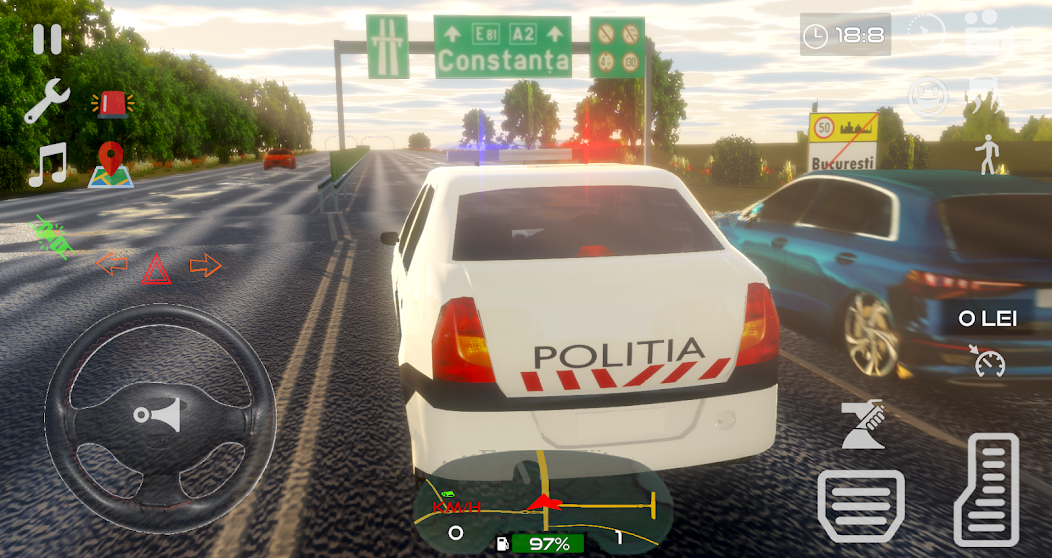Pull the handbrake
Screen dimensions: 1052x558
pos(863,424)
